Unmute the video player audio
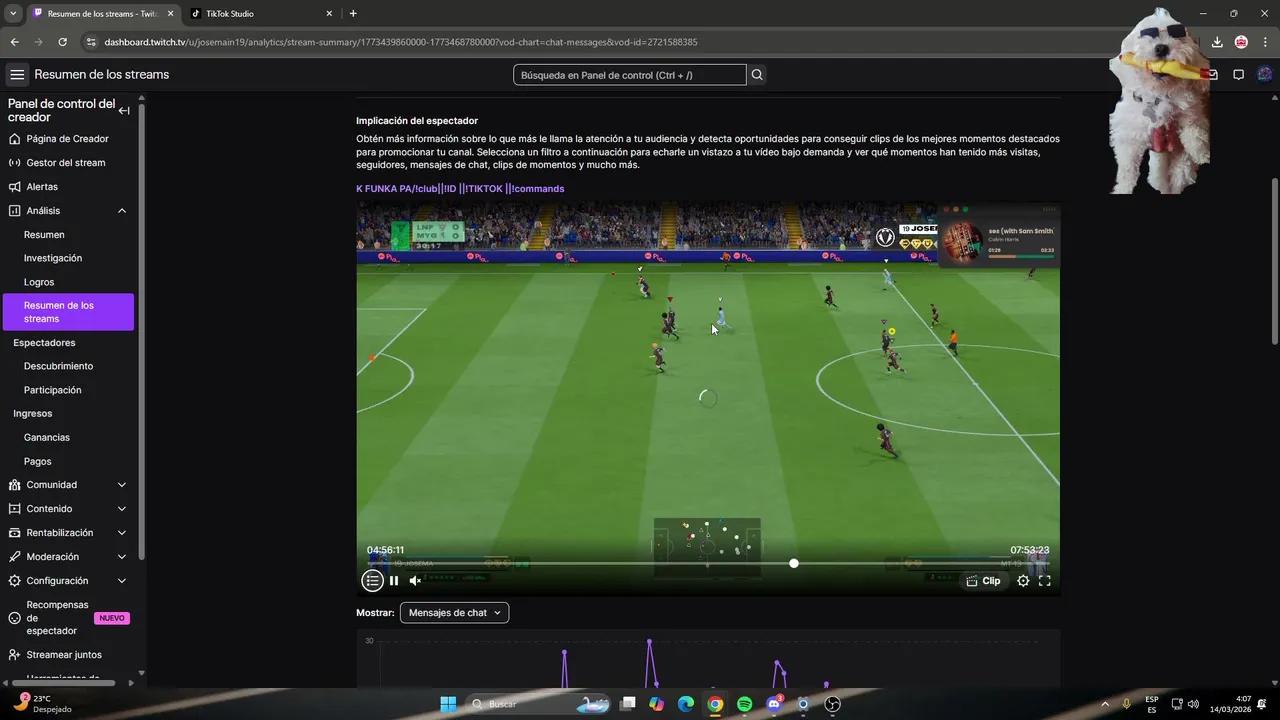 415,580
